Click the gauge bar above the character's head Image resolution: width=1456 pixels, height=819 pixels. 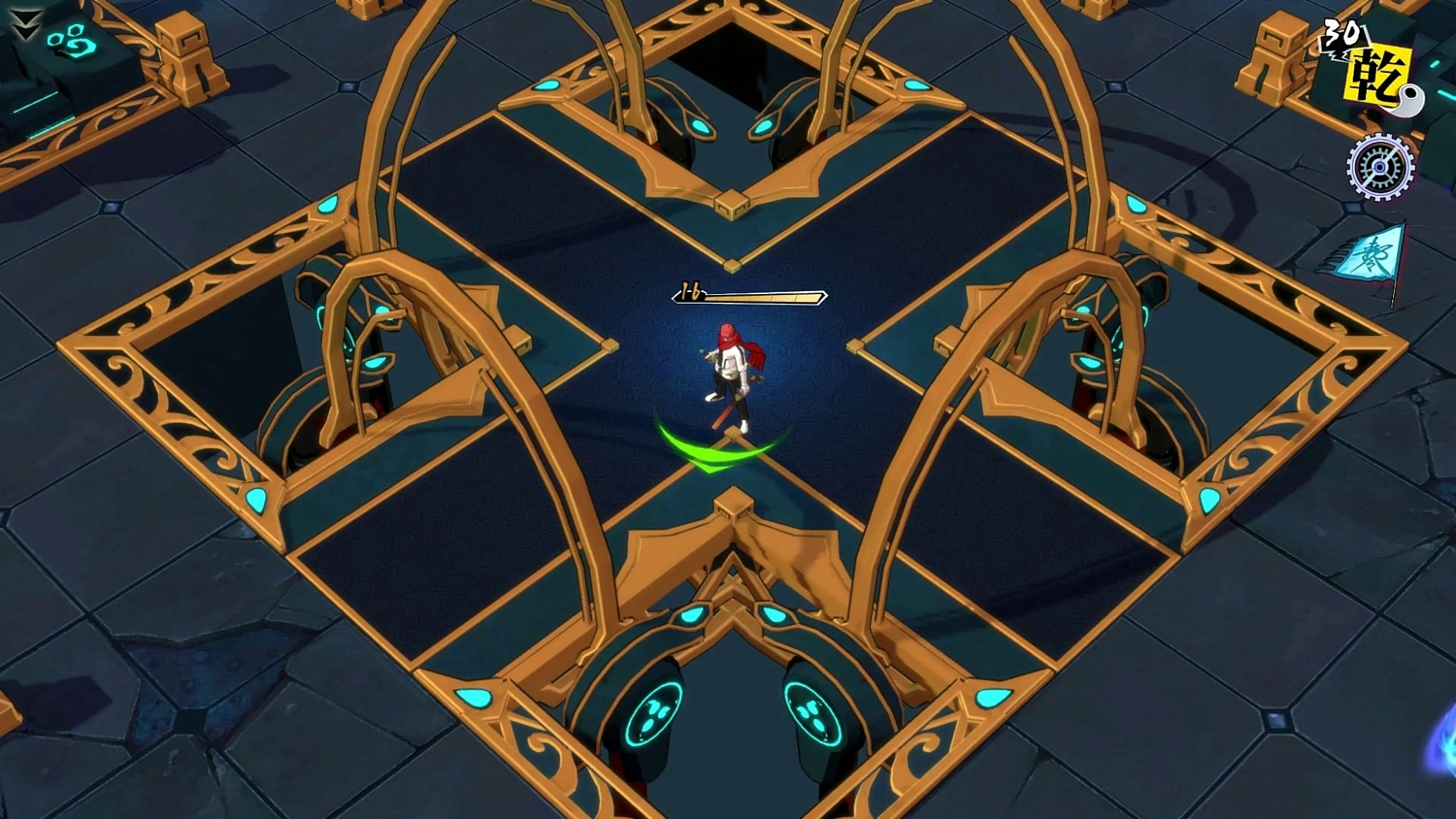point(760,296)
